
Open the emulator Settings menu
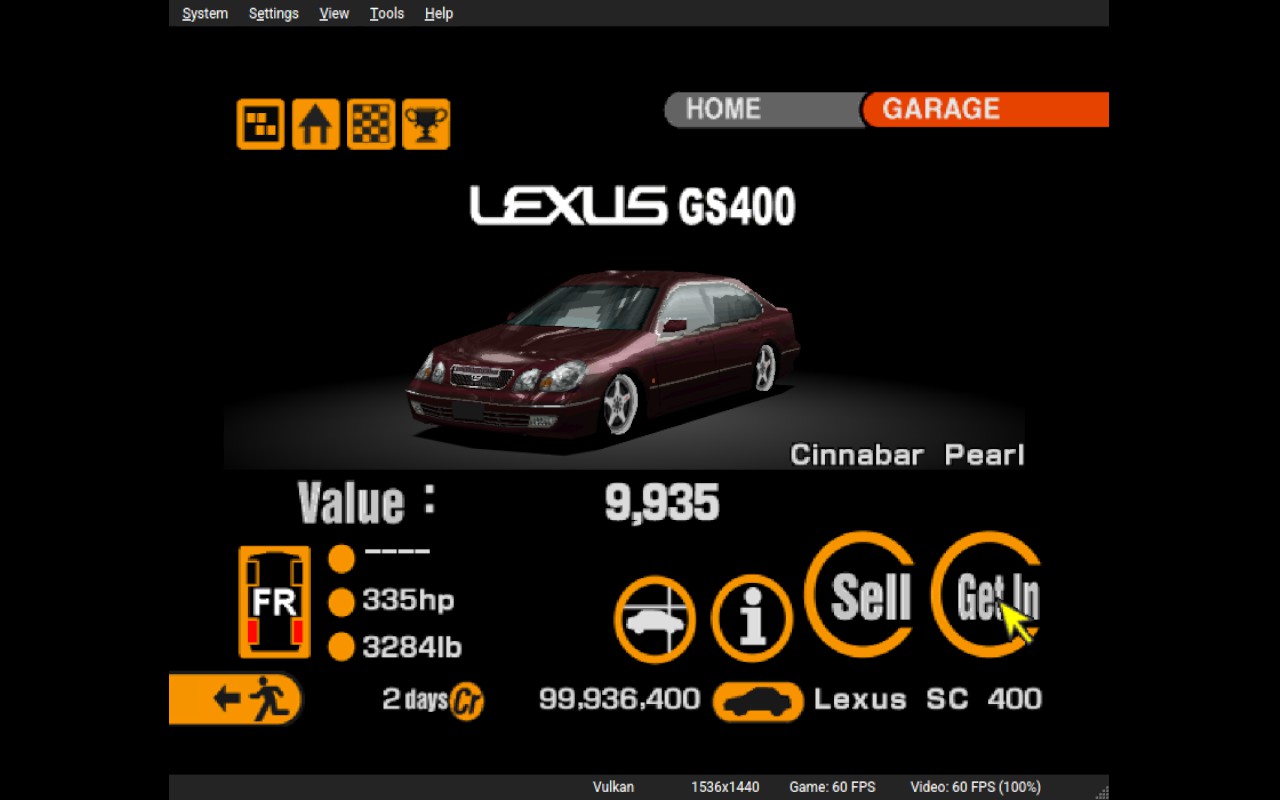pos(274,13)
